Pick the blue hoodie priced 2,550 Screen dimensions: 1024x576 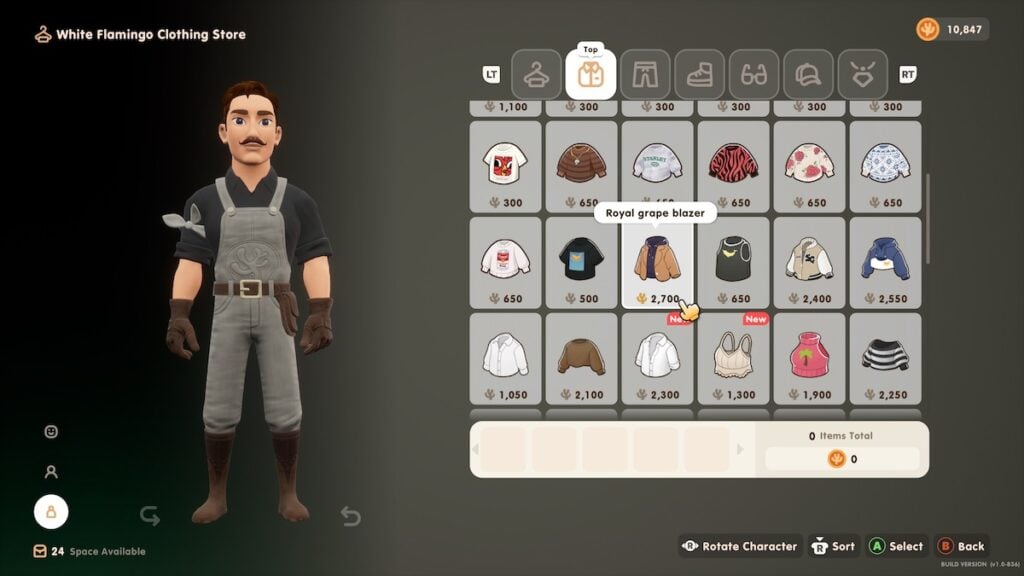(x=885, y=262)
